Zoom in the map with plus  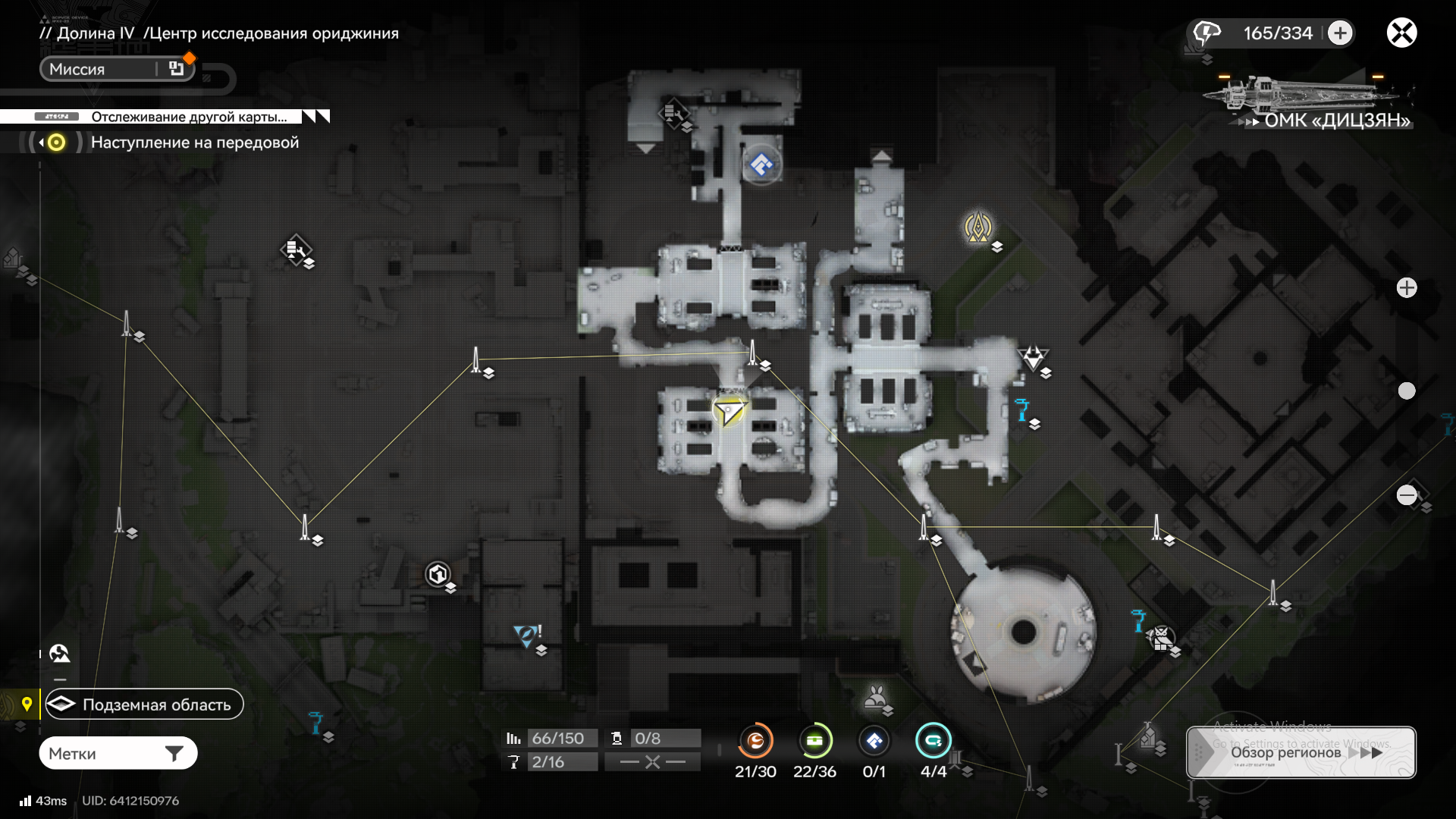(x=1407, y=288)
